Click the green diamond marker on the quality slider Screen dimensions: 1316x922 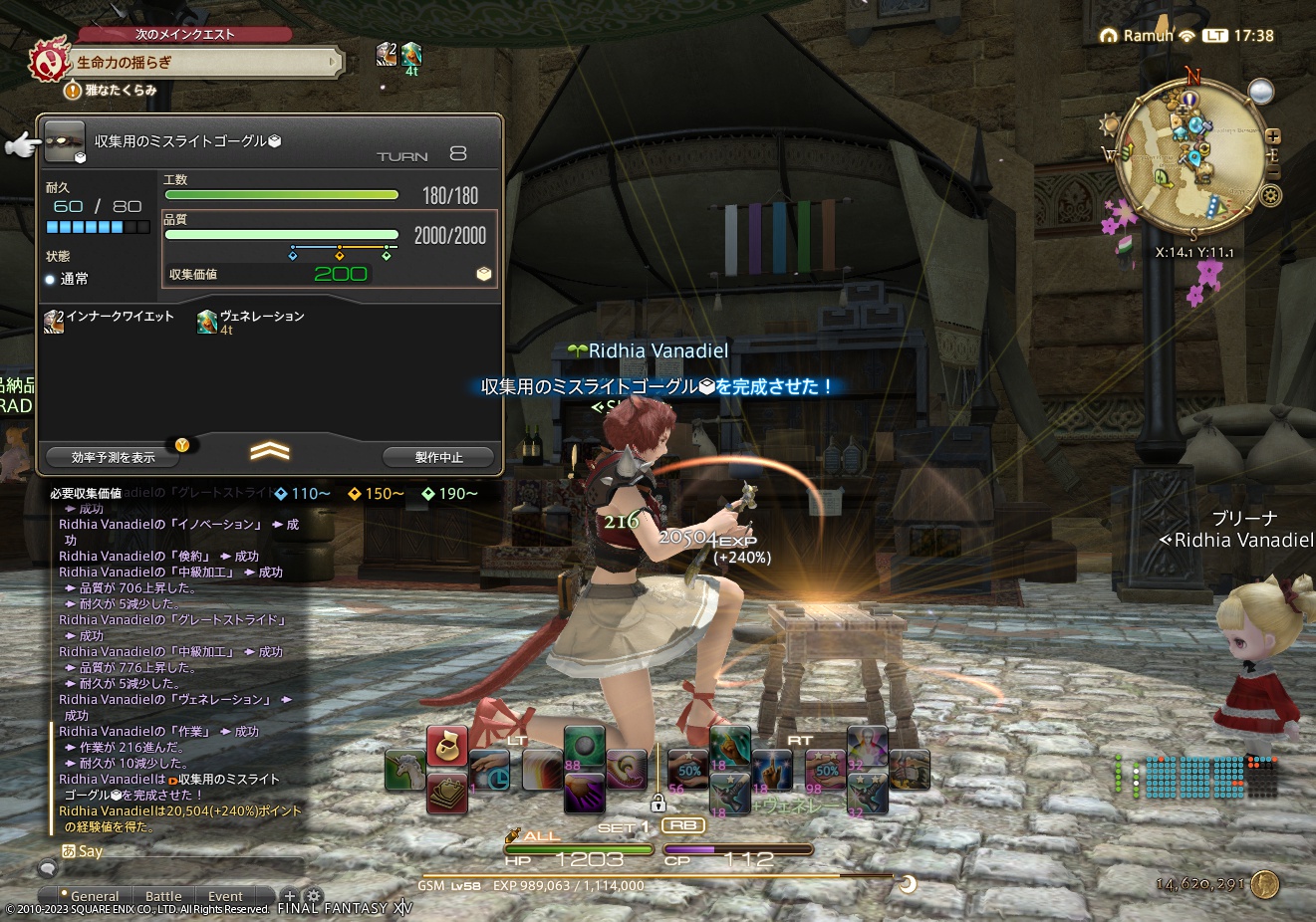click(x=386, y=254)
